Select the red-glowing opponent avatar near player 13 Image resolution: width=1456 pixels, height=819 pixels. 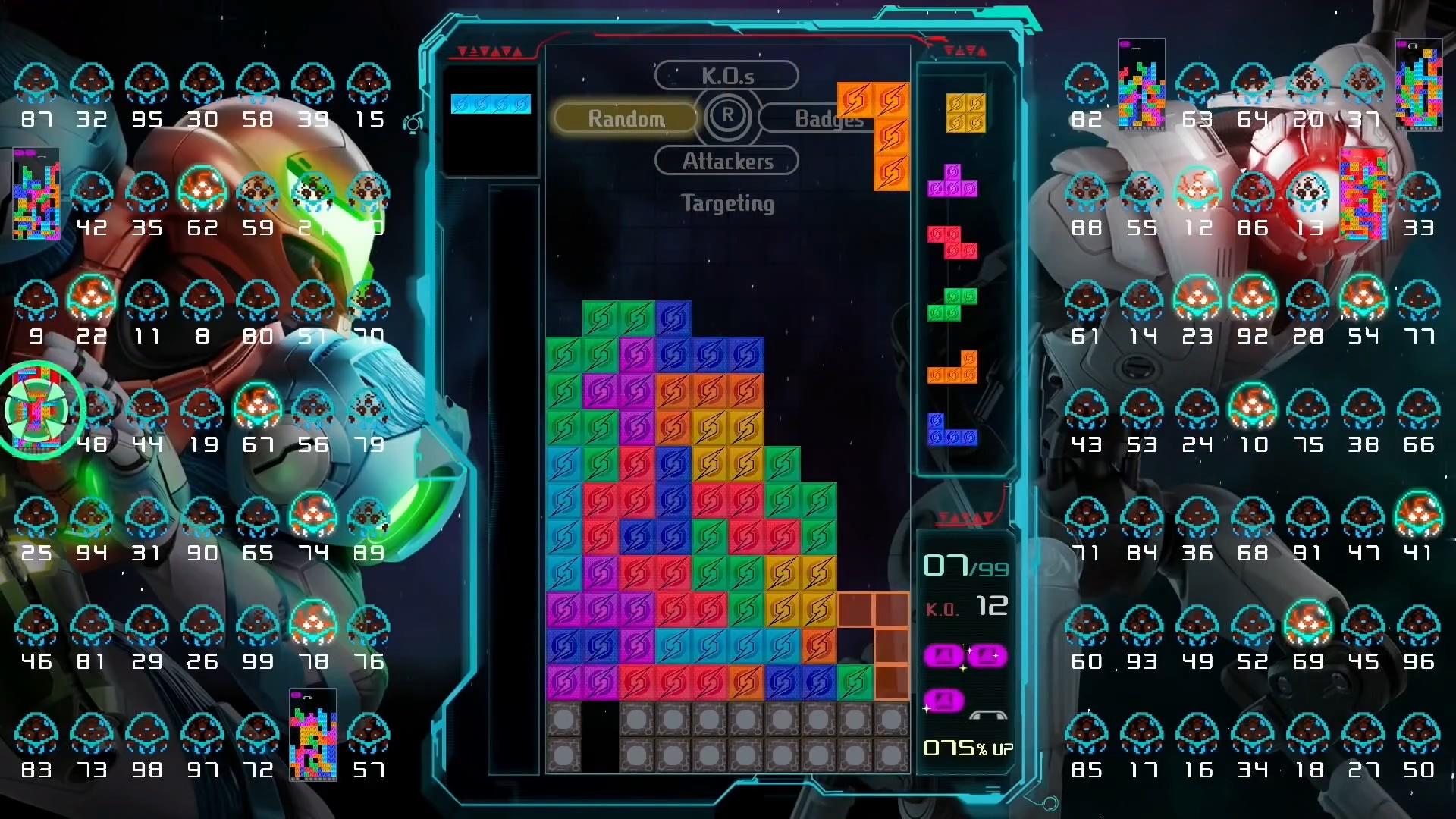click(x=1310, y=190)
